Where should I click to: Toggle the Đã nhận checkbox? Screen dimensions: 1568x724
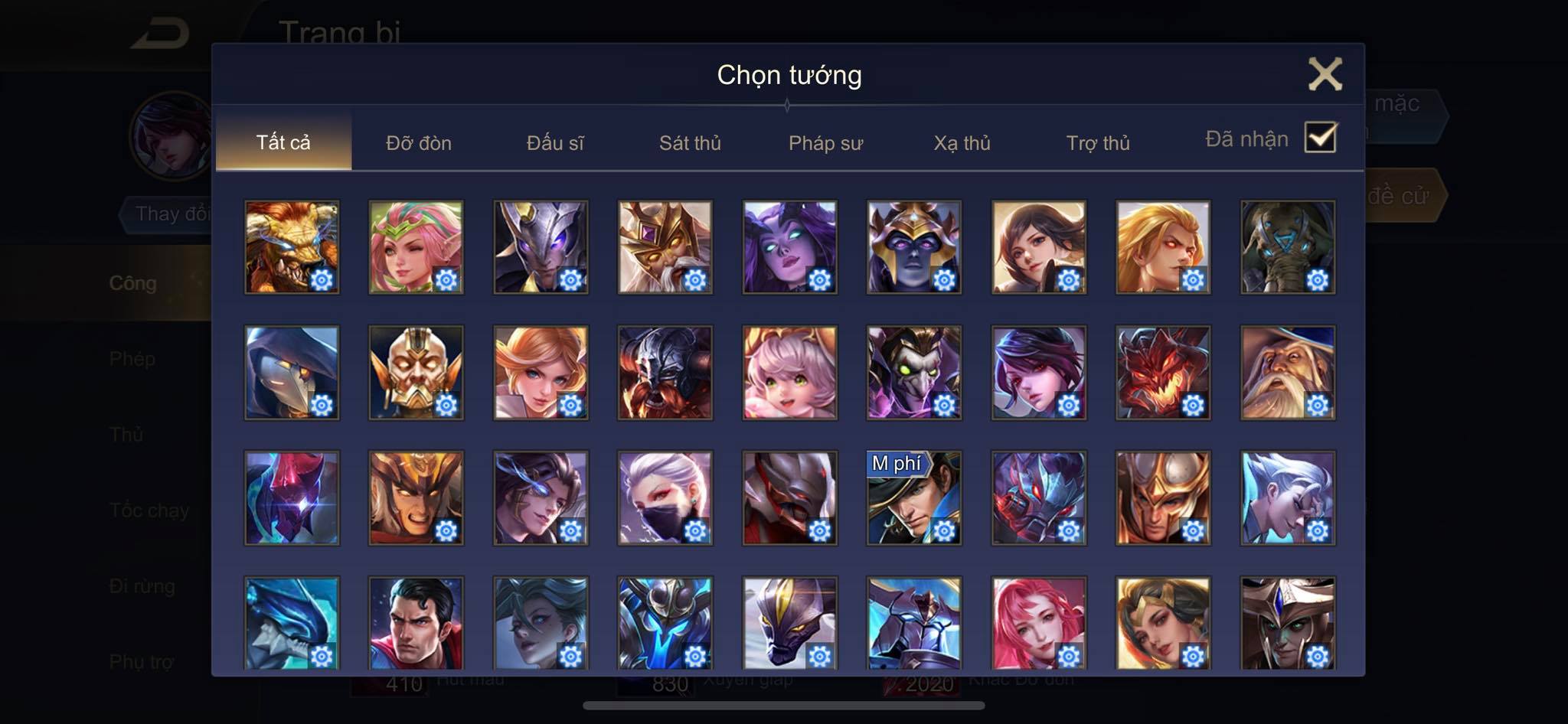tap(1320, 139)
